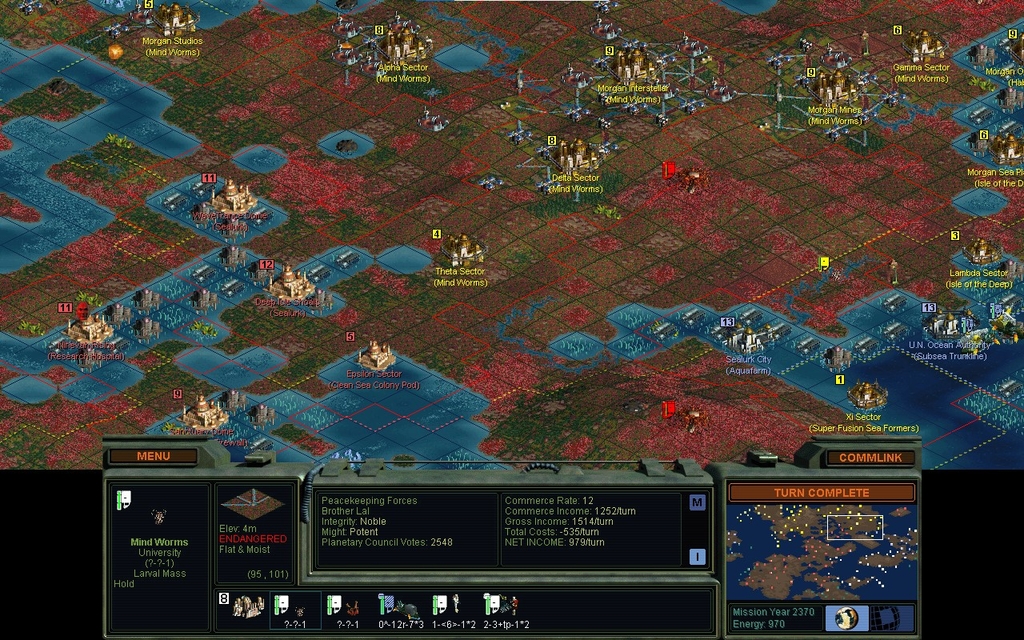Click the Mind Worms unit portrait
This screenshot has width=1024, height=640.
point(158,516)
